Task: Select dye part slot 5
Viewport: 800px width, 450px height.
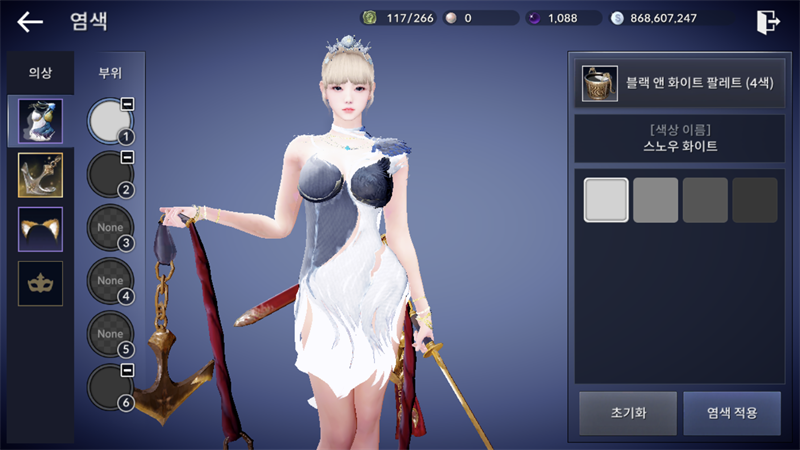Action: coord(110,334)
